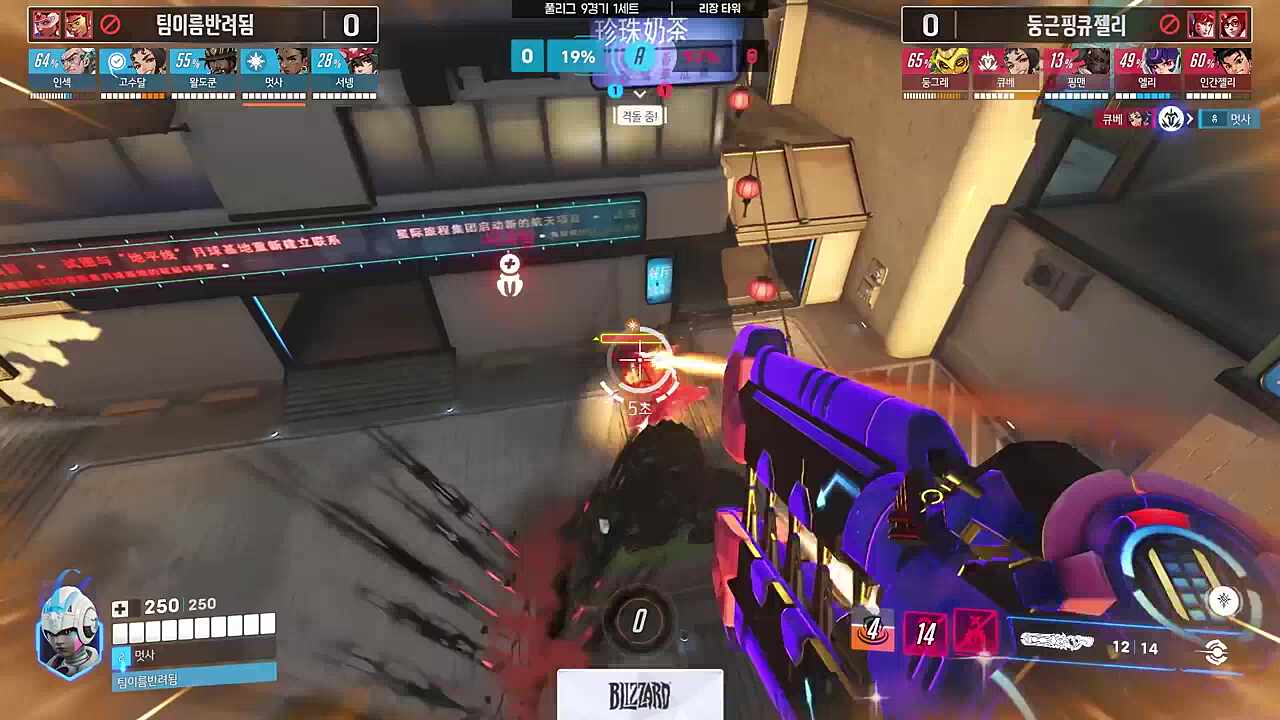Select the spectated player 멋사 roster card
This screenshot has height=720, width=1280.
(273, 70)
